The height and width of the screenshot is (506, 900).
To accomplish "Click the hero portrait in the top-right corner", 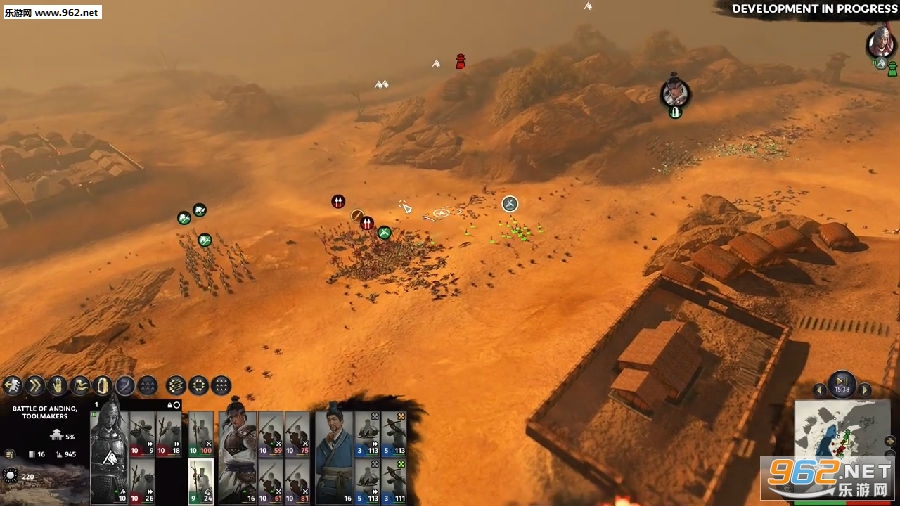I will point(880,41).
